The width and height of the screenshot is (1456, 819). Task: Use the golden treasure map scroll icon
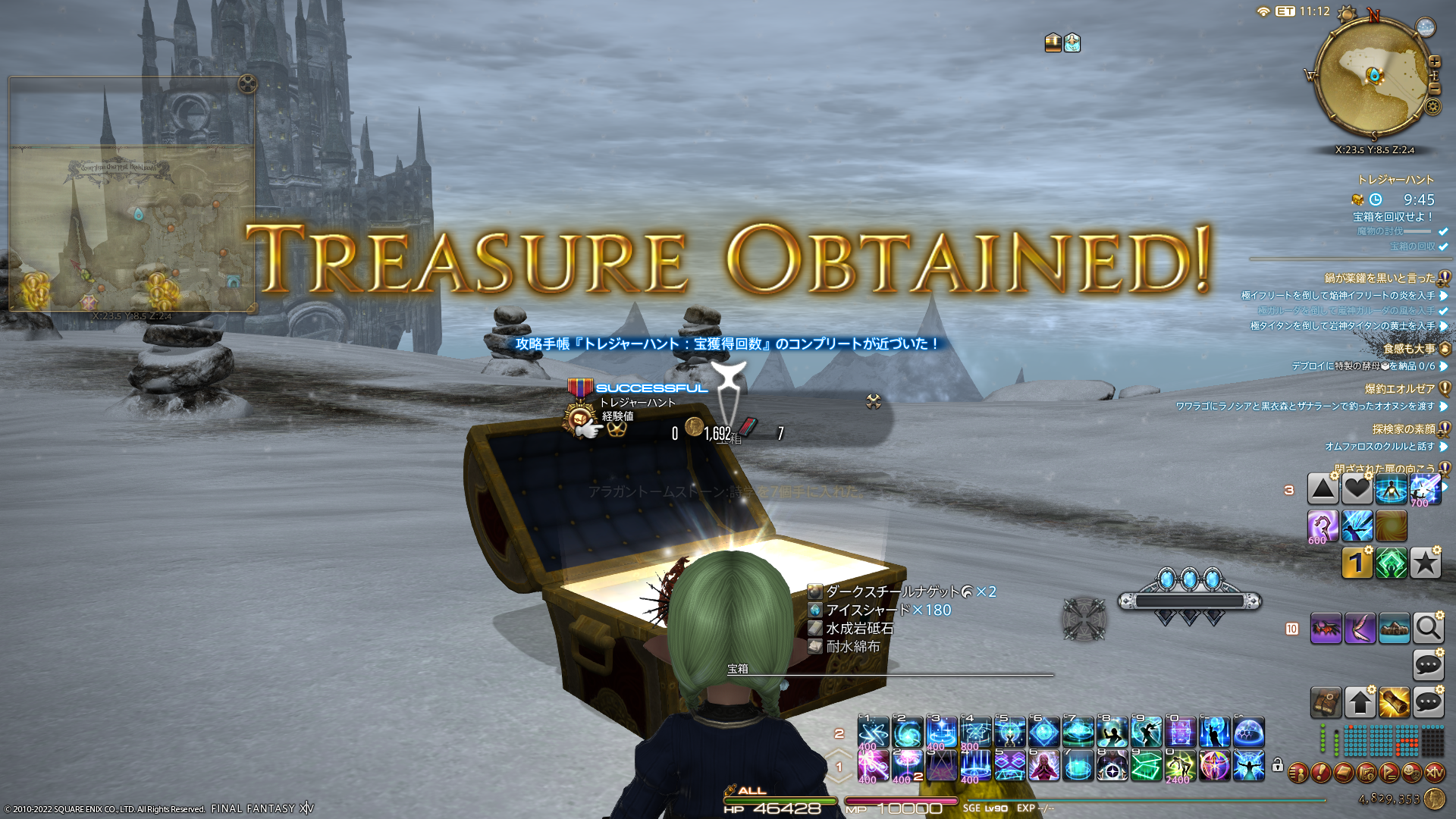tap(1394, 703)
